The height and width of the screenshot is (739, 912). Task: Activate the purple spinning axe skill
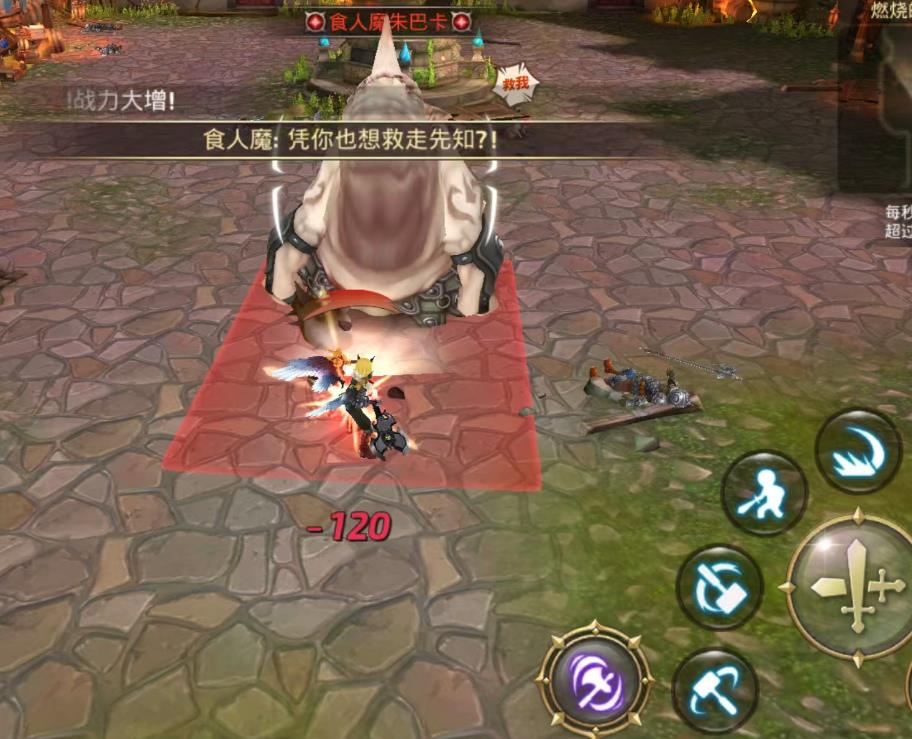point(595,682)
